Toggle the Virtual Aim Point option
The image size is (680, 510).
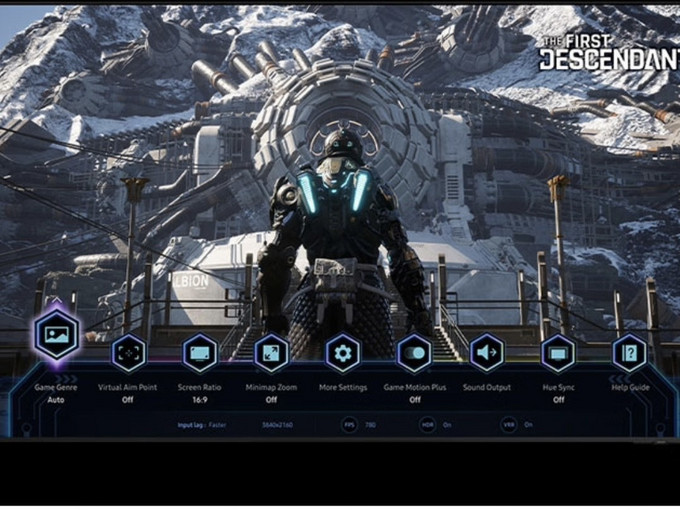click(128, 353)
